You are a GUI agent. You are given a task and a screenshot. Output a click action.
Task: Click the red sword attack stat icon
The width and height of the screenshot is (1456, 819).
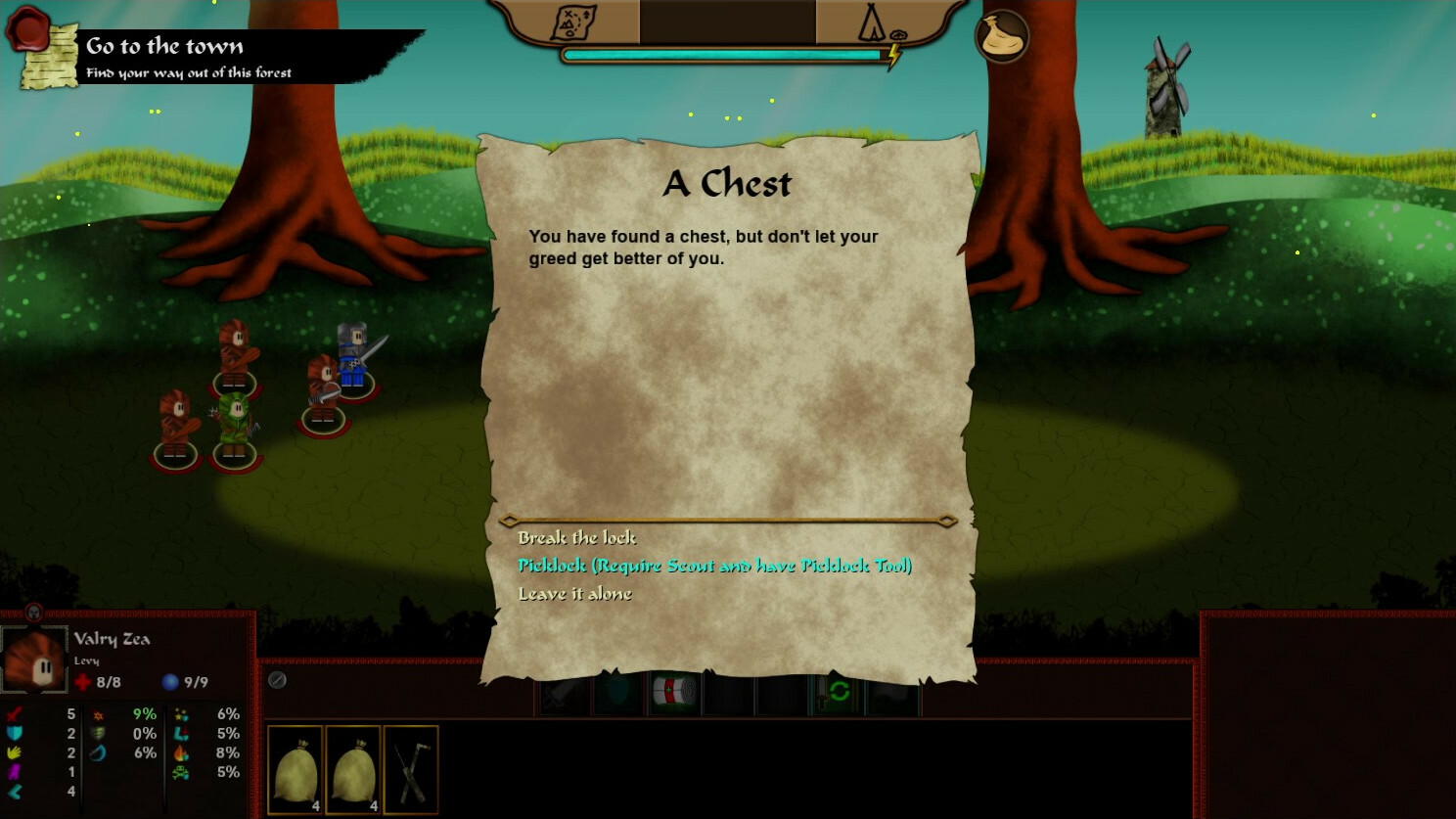pos(13,714)
